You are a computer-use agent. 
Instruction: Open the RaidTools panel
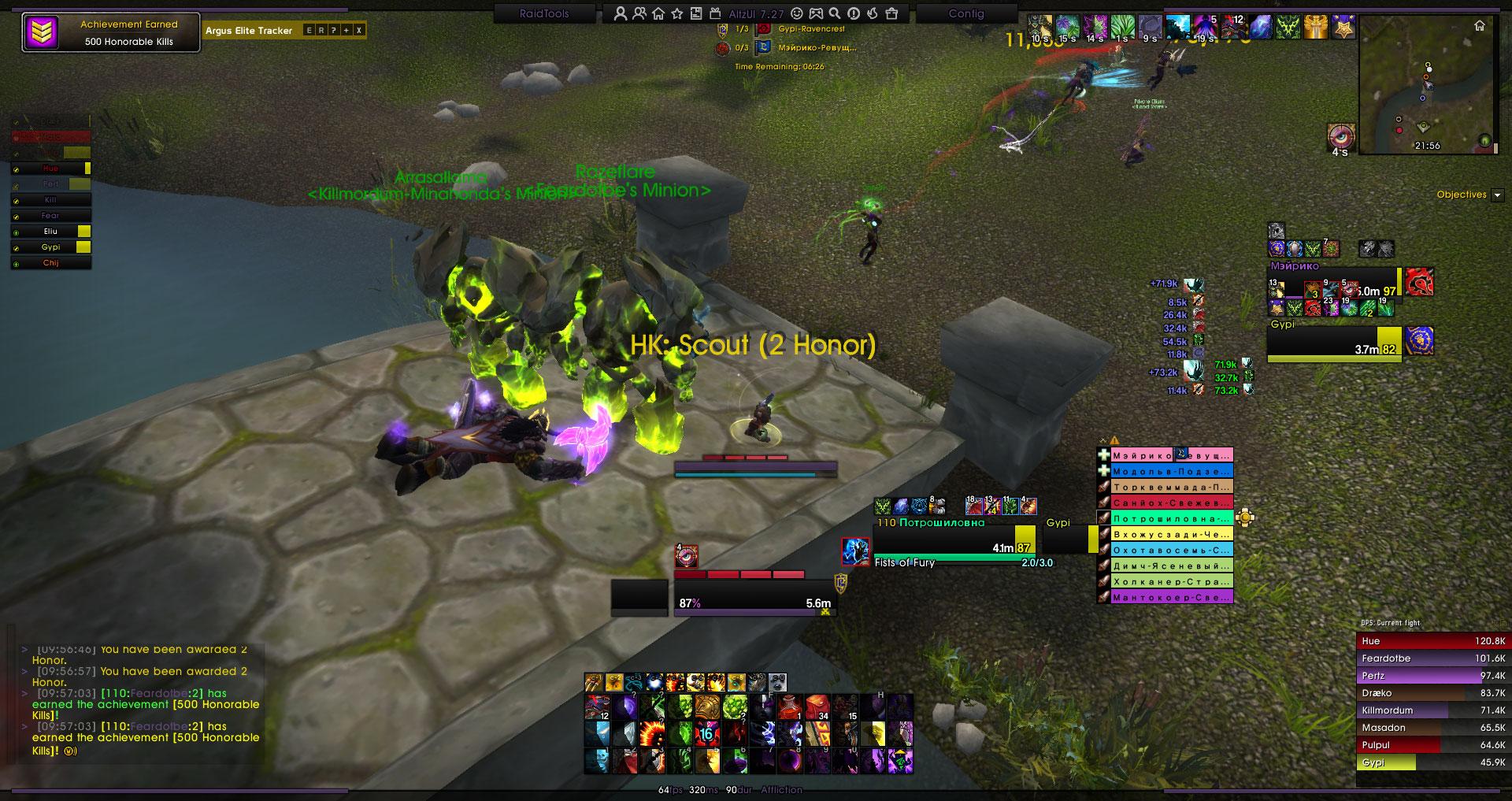pos(543,13)
